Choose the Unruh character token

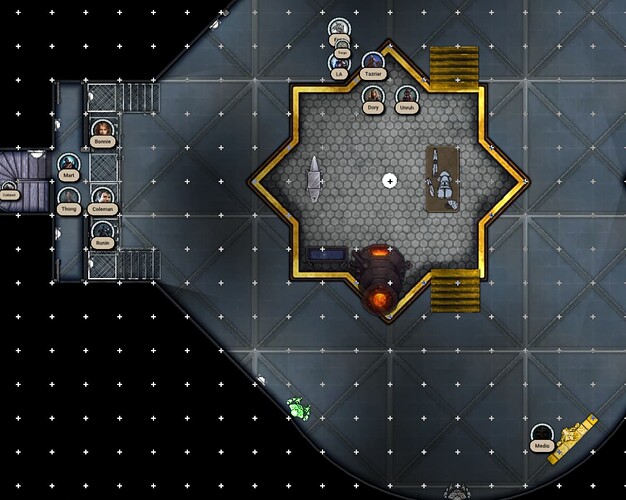click(406, 95)
